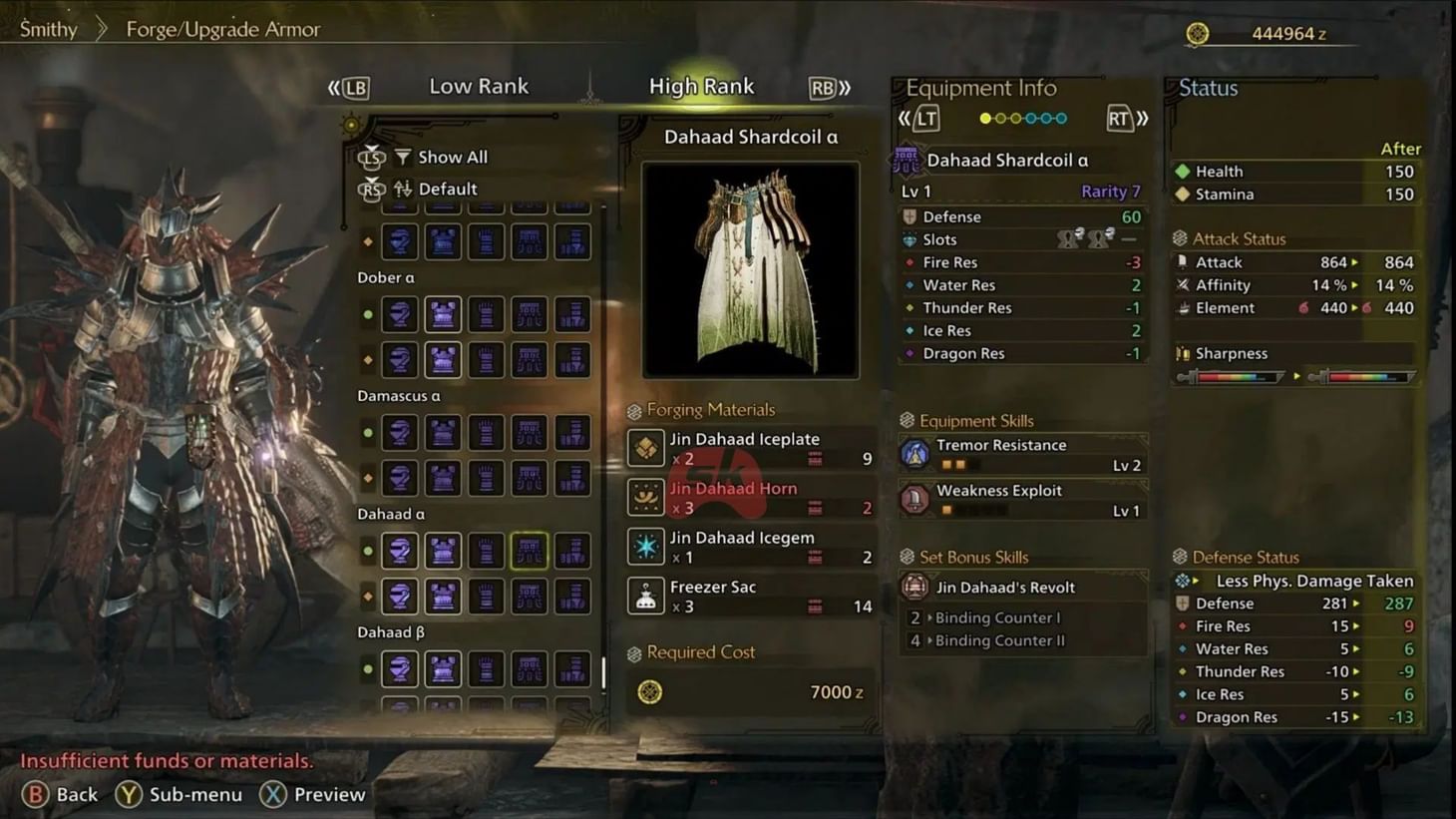The width and height of the screenshot is (1456, 819).
Task: Click the Jin Dahaad Horn material icon
Action: 646,496
